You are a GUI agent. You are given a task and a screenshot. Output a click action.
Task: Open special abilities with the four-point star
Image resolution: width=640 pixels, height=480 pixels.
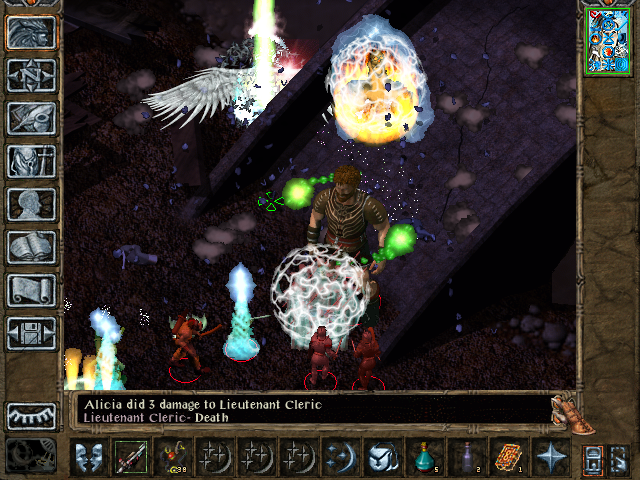pos(550,458)
